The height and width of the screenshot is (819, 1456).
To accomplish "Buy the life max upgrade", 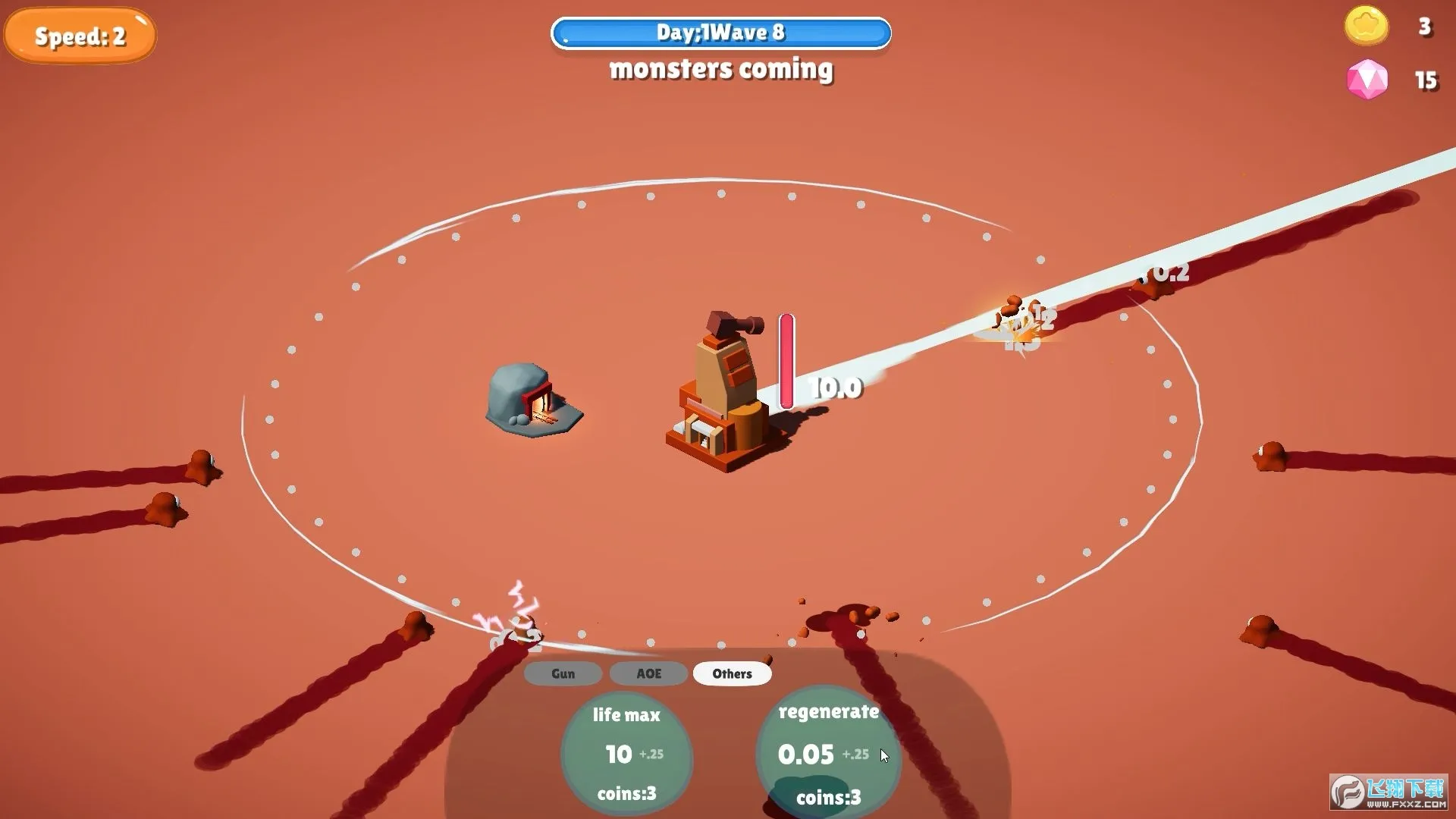I will (626, 754).
